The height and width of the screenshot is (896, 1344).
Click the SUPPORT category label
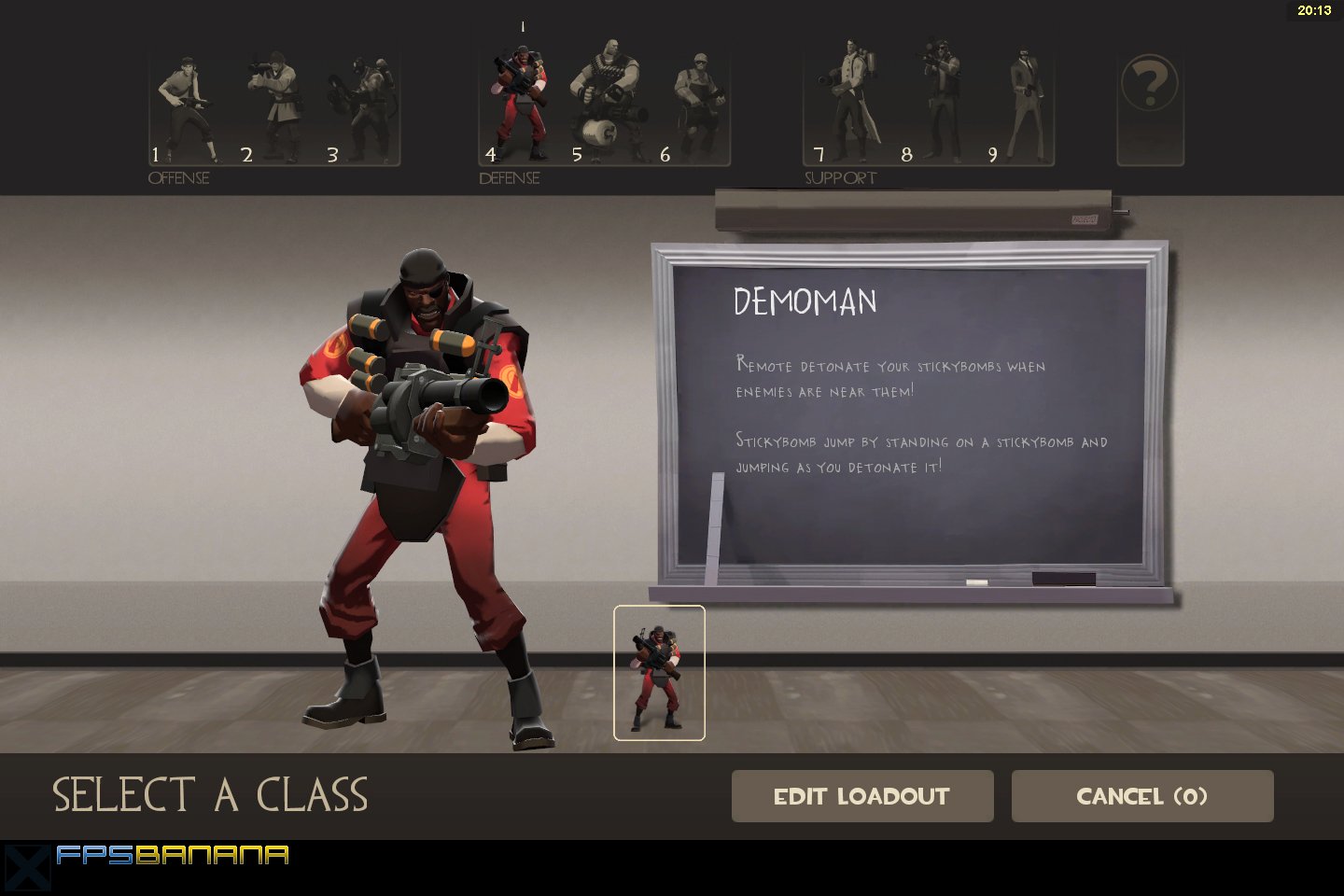point(839,177)
